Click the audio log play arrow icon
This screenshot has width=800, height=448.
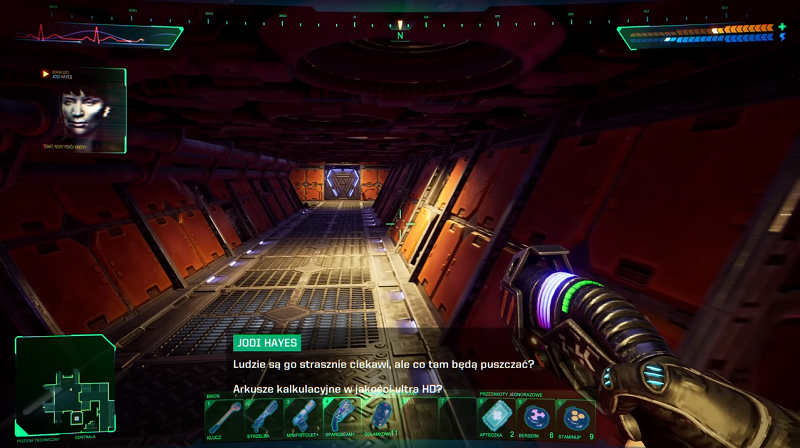click(46, 74)
